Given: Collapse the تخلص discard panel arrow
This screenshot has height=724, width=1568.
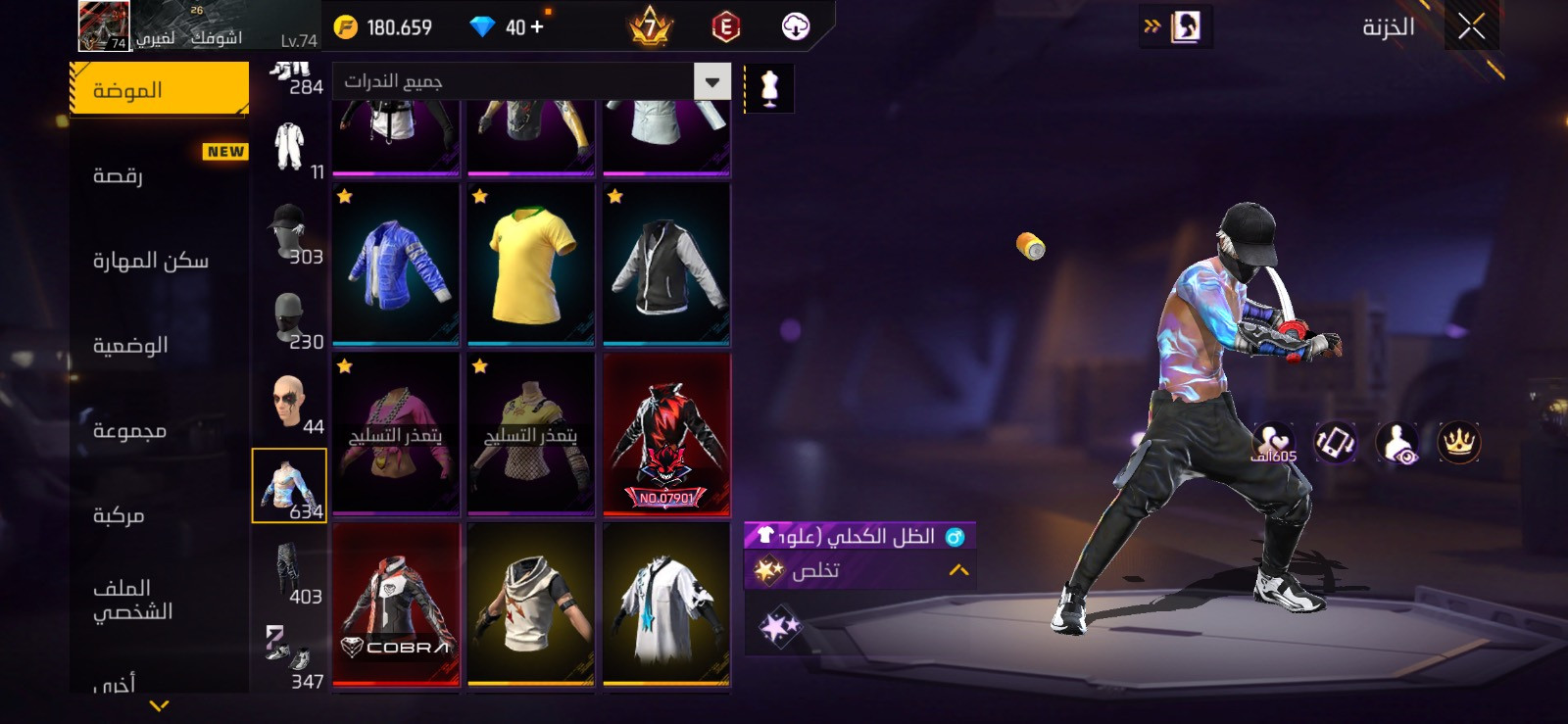Looking at the screenshot, I should (958, 570).
